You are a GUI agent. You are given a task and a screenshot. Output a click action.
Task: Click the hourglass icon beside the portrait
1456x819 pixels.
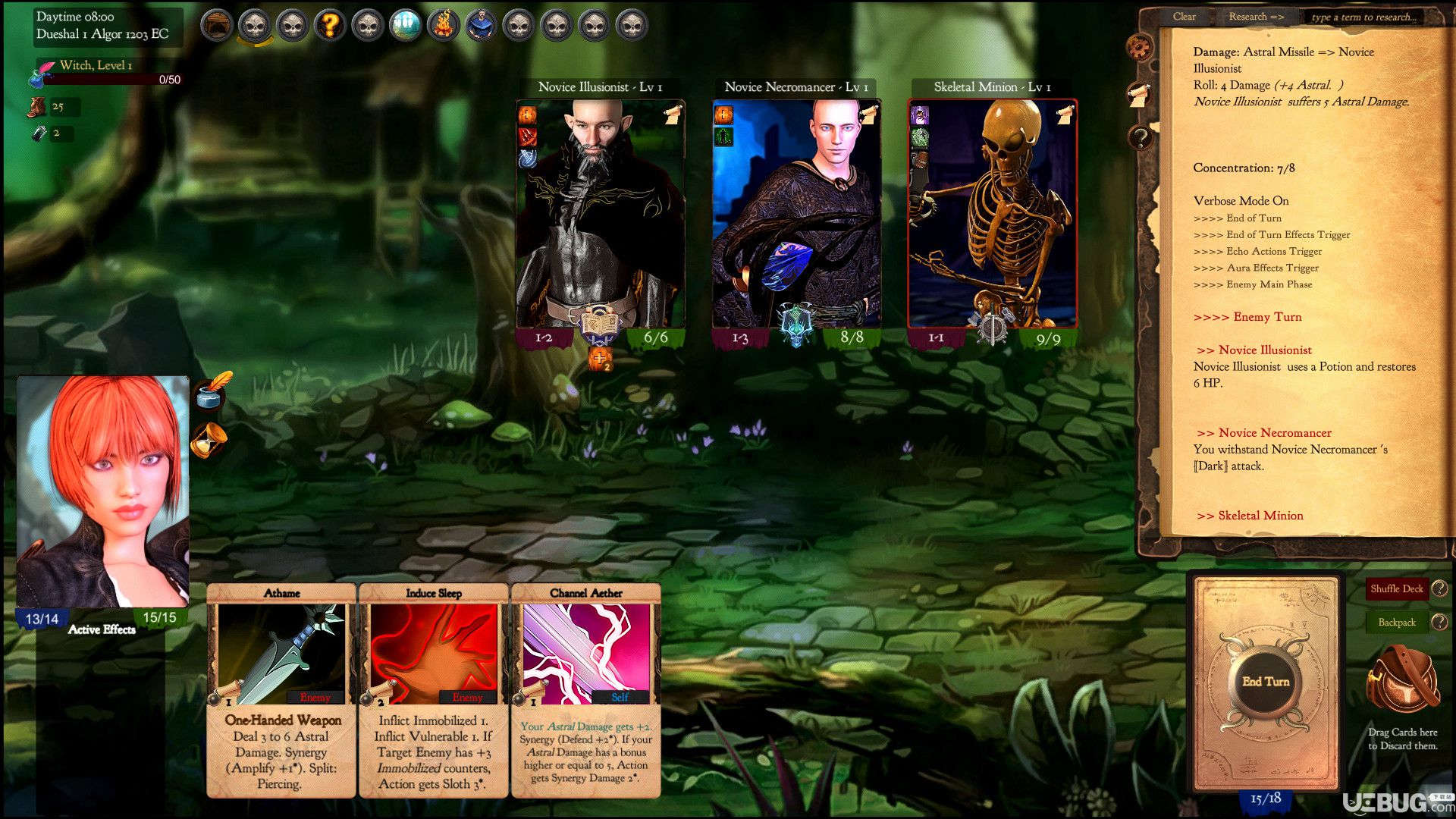pos(210,441)
